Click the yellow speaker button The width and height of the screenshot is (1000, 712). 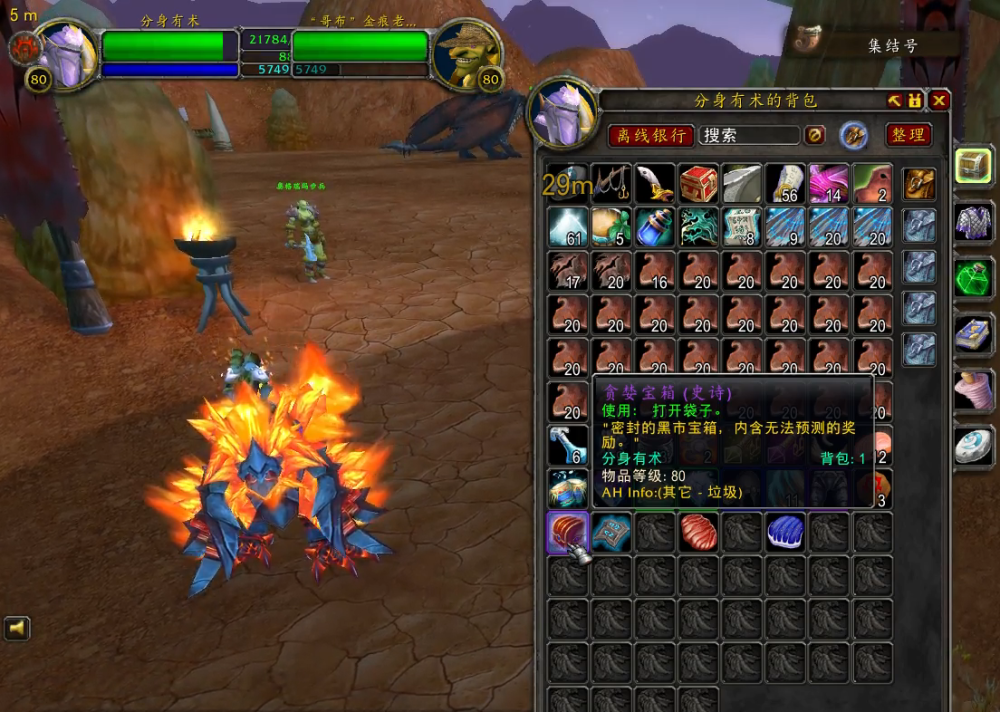17,628
